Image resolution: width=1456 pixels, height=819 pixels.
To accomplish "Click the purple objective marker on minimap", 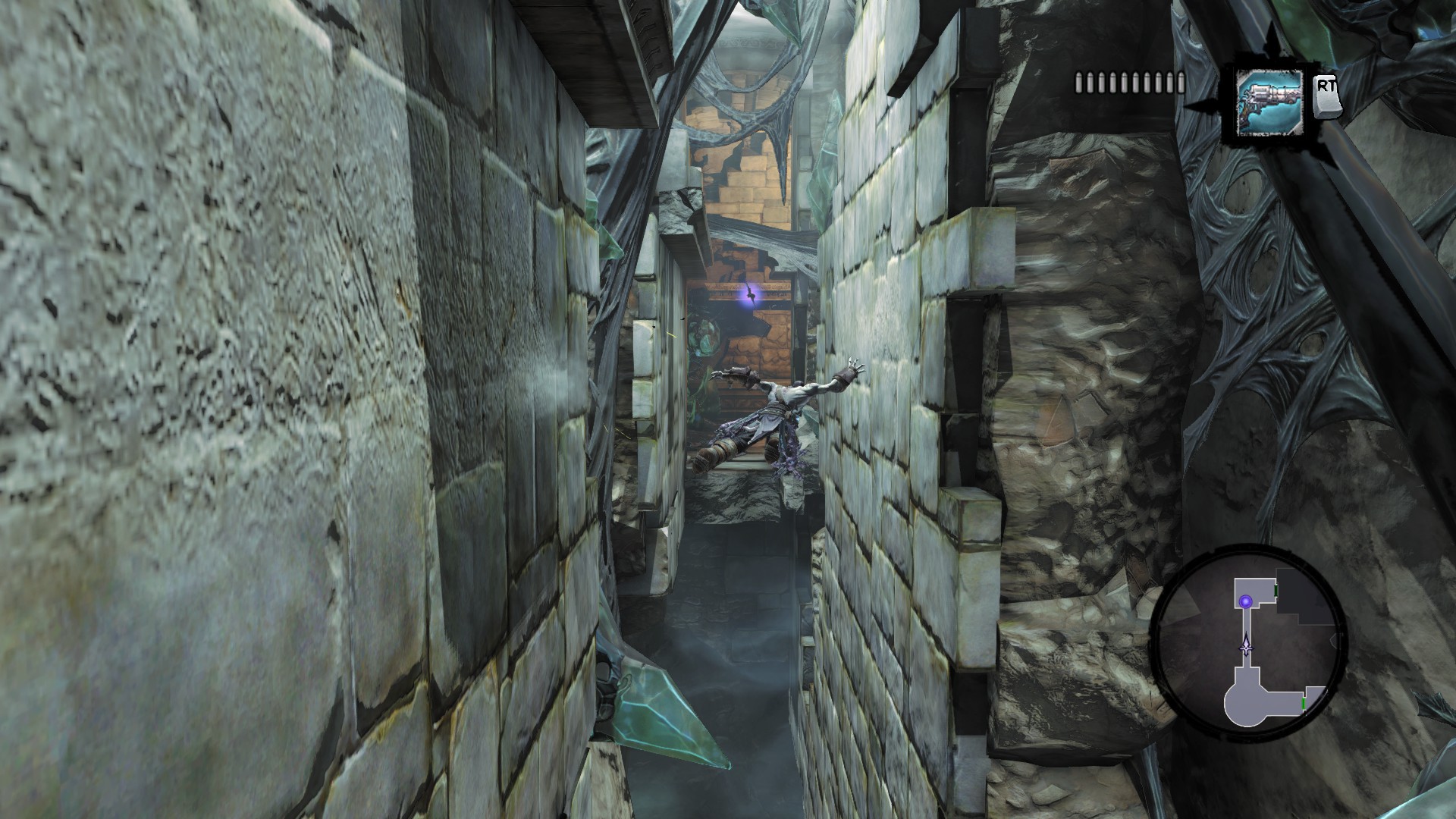I will (x=1245, y=601).
